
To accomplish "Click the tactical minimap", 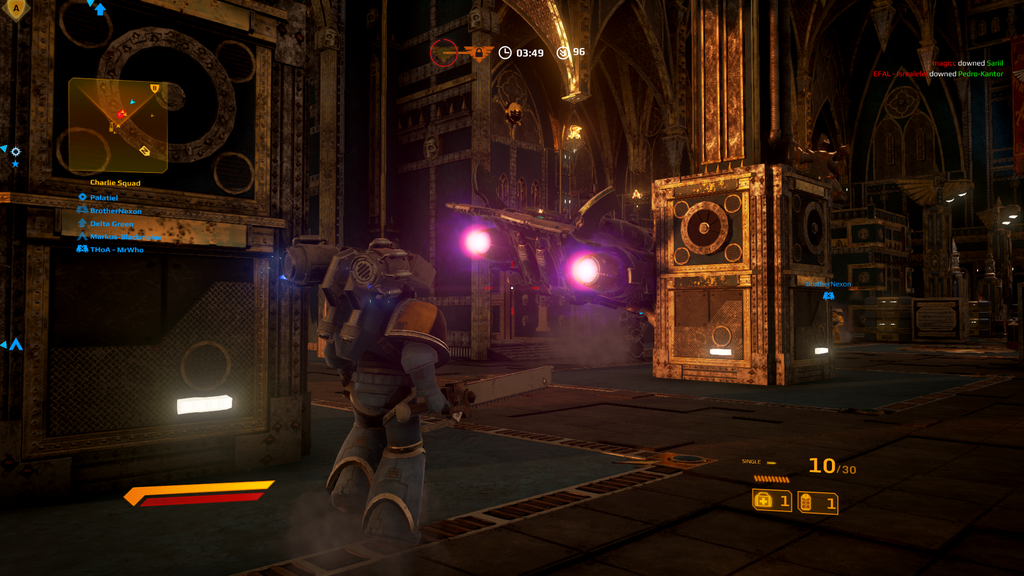I will click(x=118, y=125).
